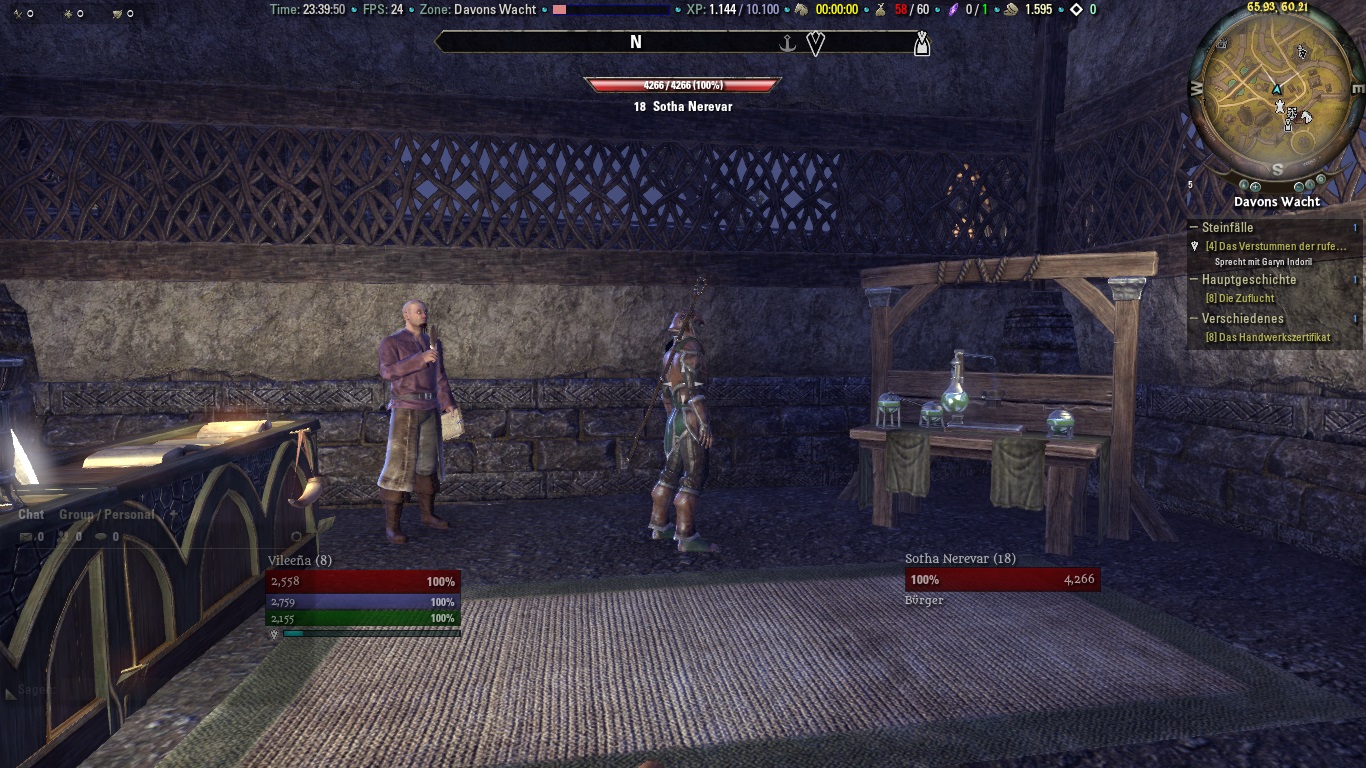This screenshot has height=768, width=1366.
Task: Select the anchor marker on the compass
Action: (787, 43)
